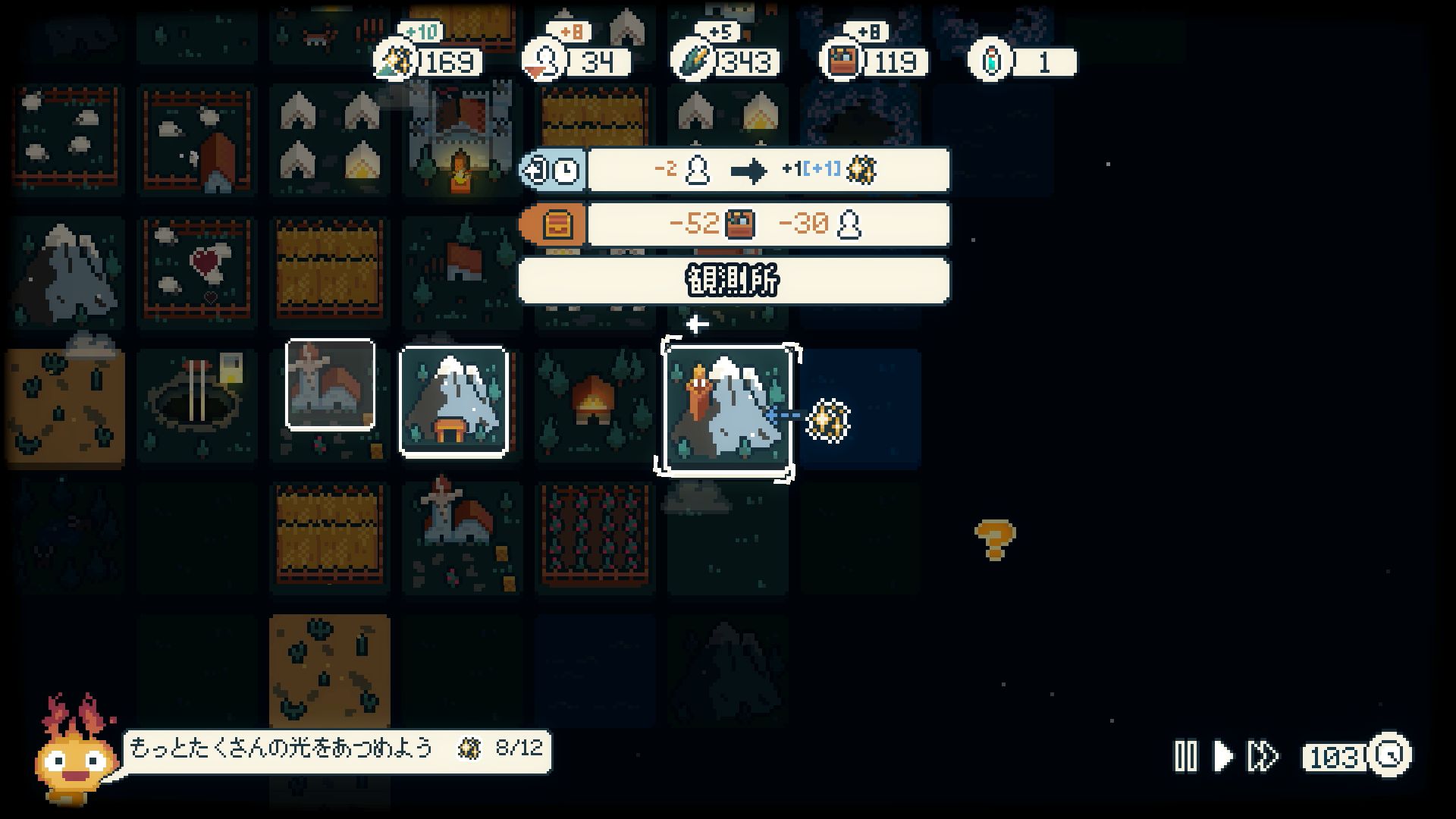The width and height of the screenshot is (1456, 819).
Task: Activate the fast-forward speed button
Action: 1263,756
